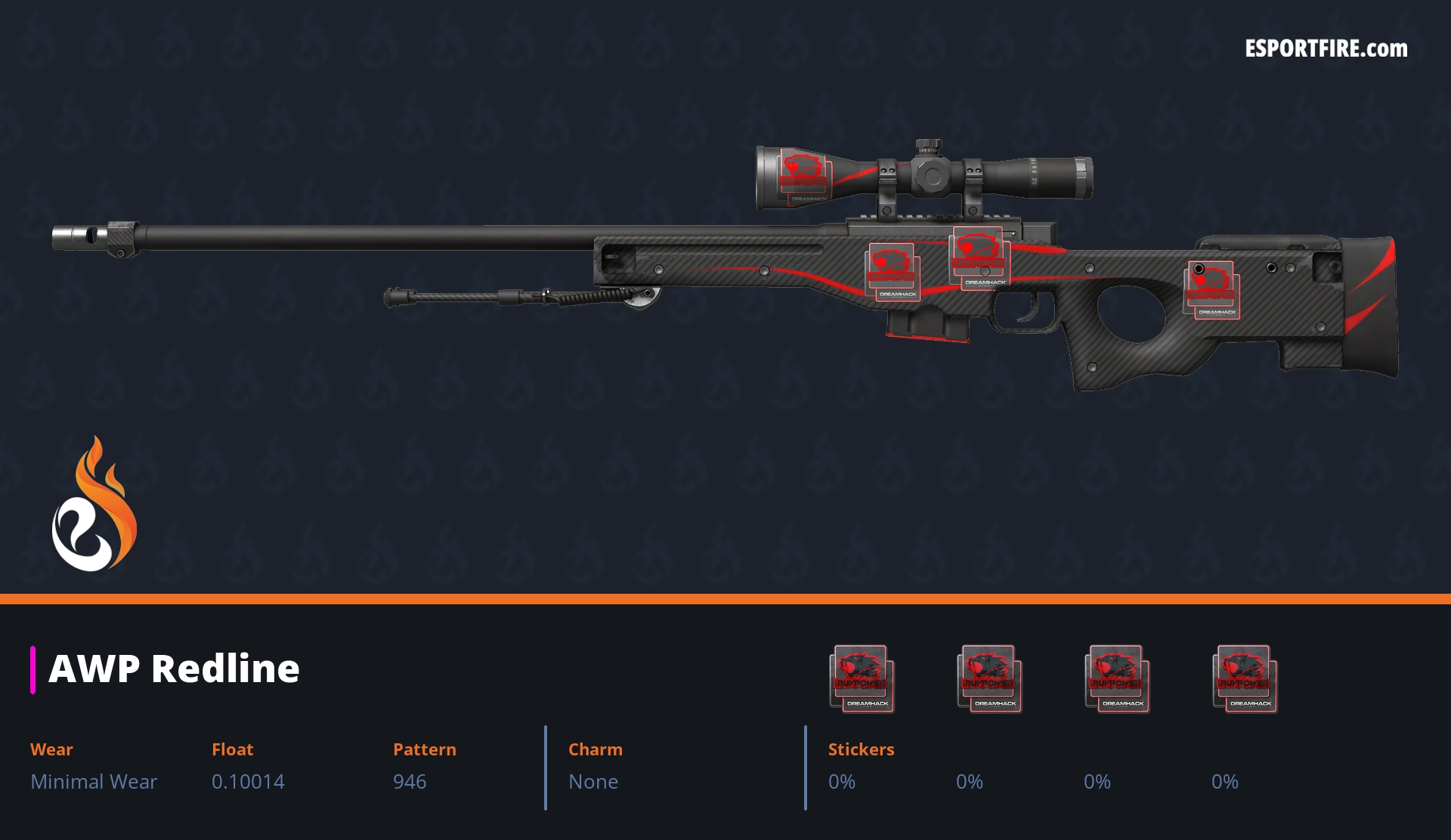Click the Esportfire flame logo
Viewport: 1451px width, 840px height.
pyautogui.click(x=94, y=505)
